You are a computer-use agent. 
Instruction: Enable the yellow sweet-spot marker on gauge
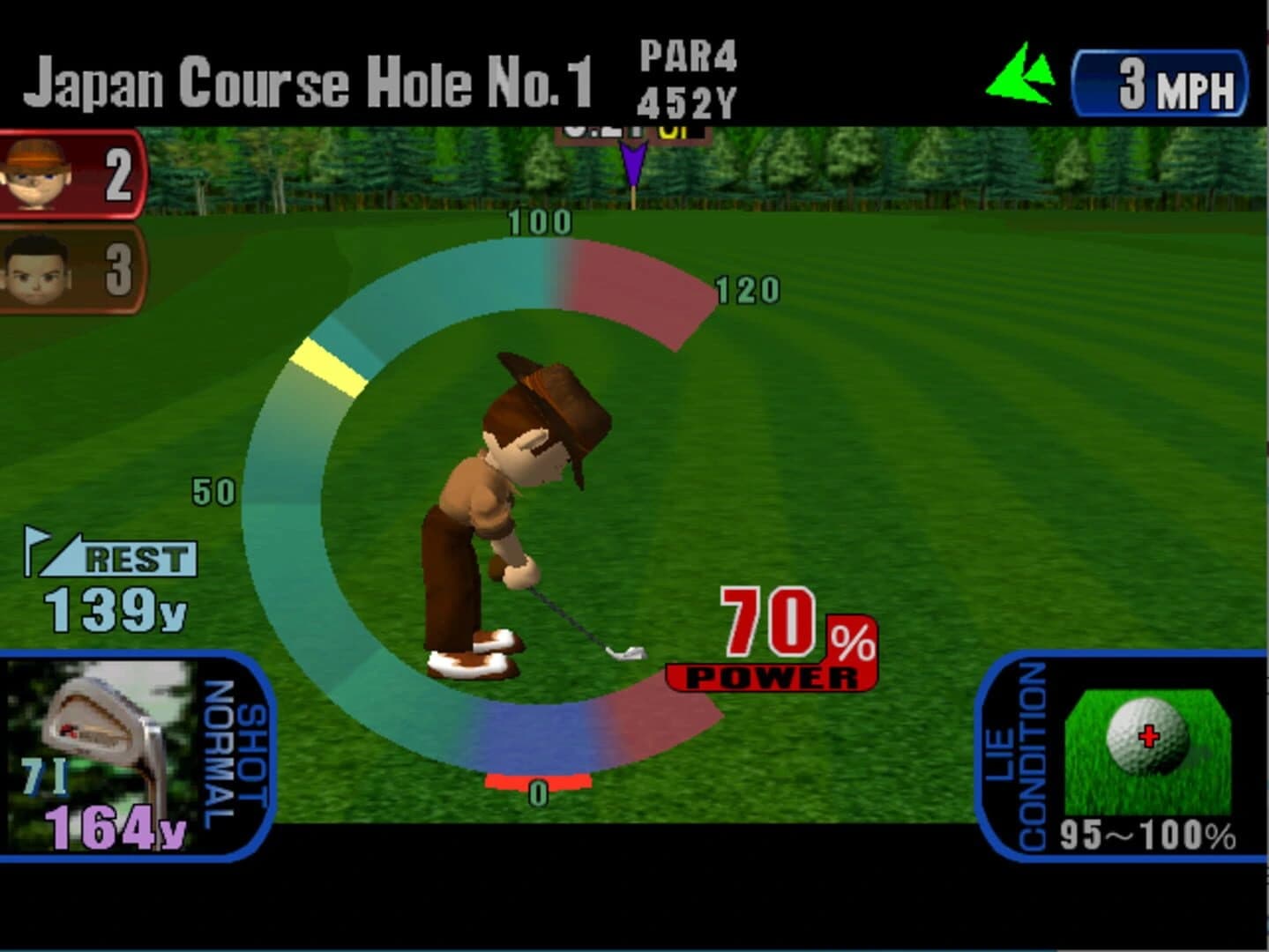(x=326, y=366)
